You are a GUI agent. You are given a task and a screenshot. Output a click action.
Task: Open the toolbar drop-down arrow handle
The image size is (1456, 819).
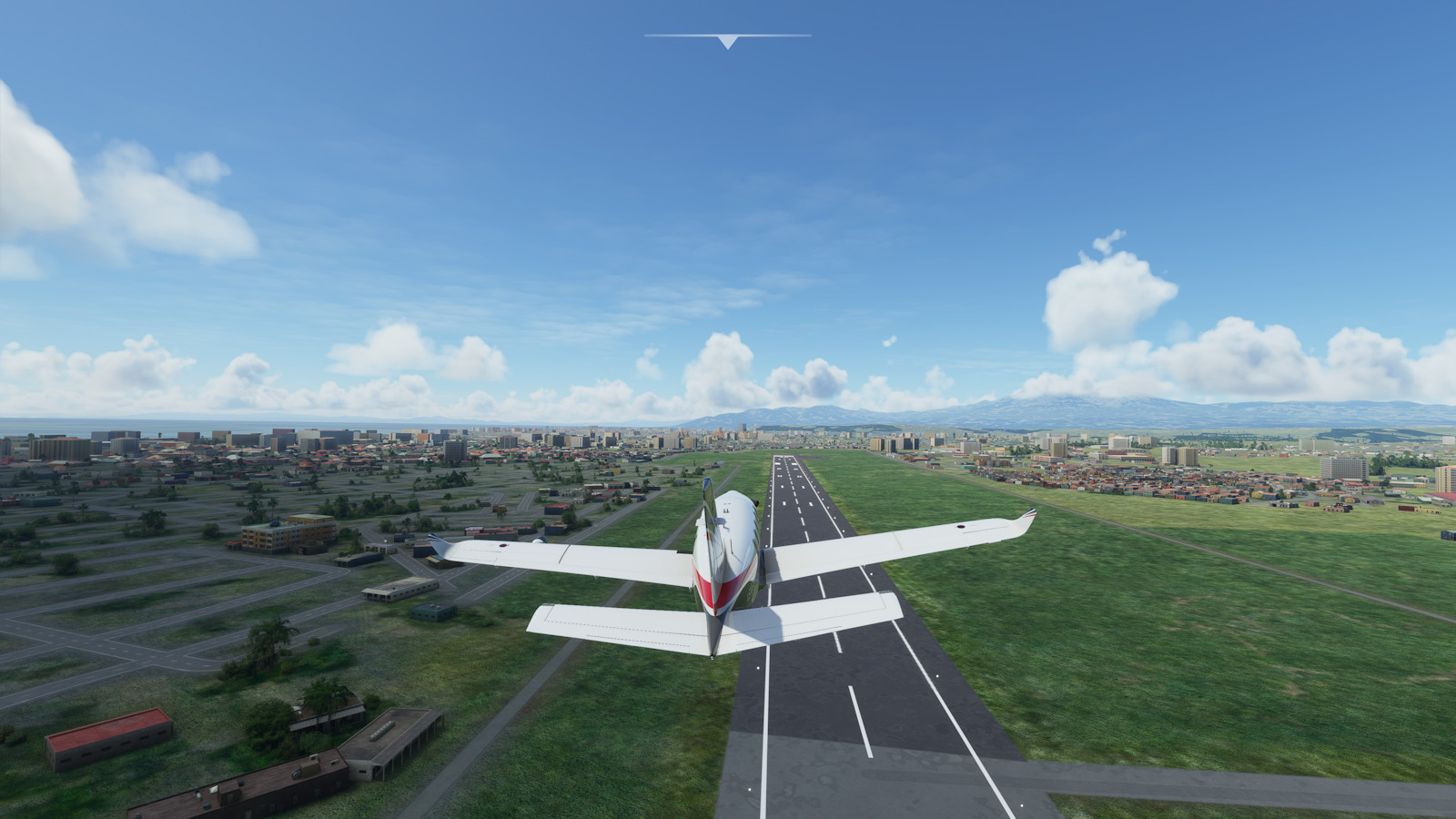(727, 41)
